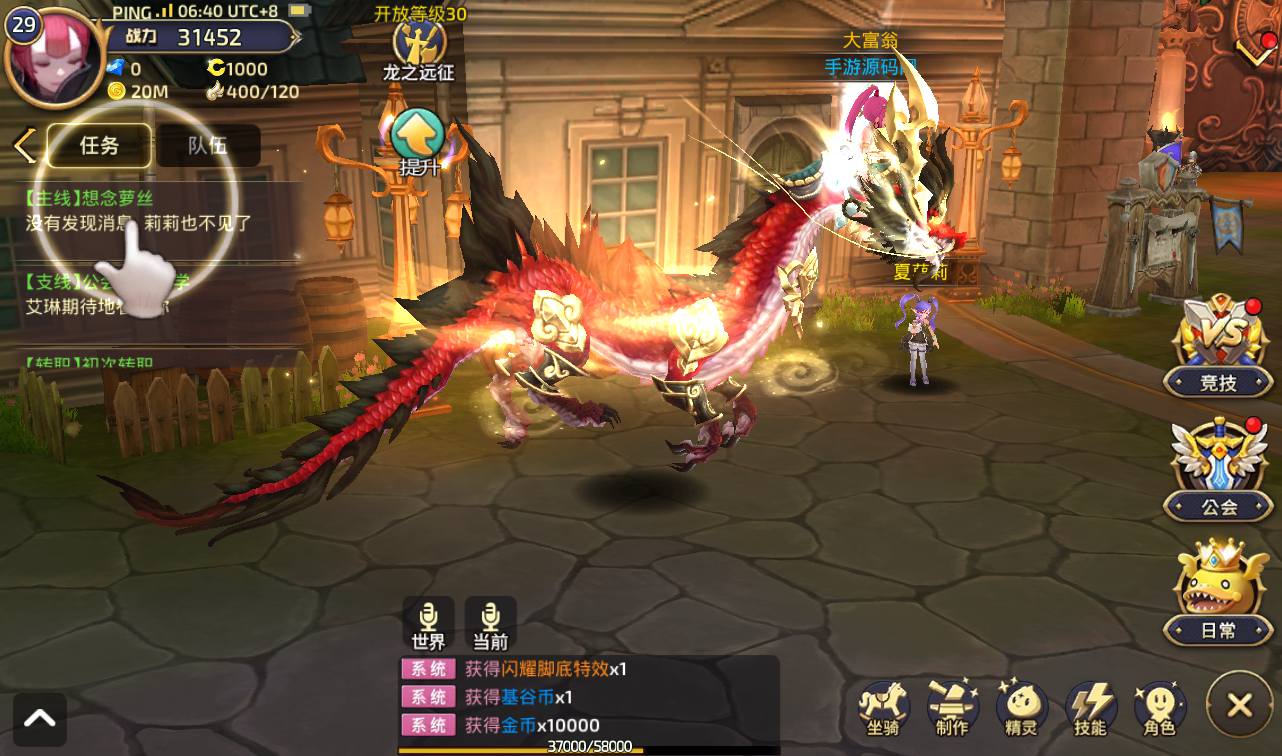Activate the 世界 world voice chat microphone
This screenshot has height=756, width=1282.
point(428,623)
